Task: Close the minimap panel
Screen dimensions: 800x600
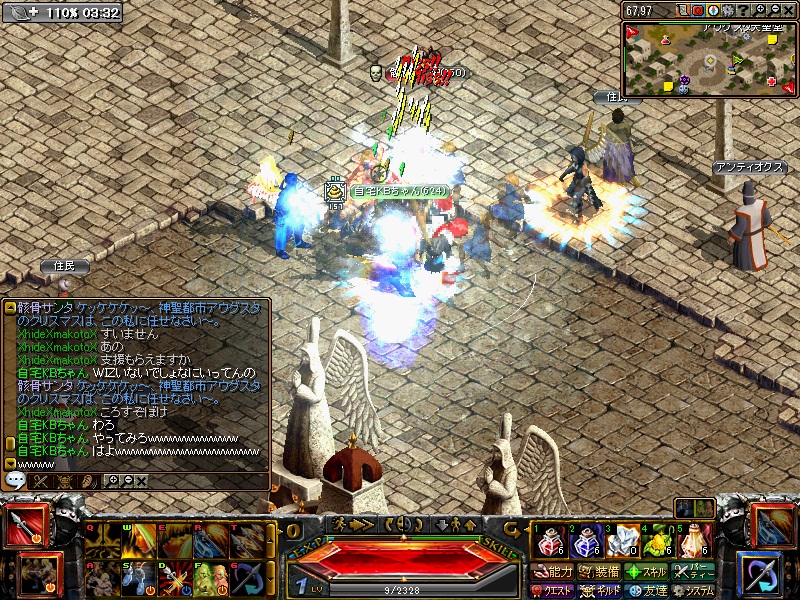Action: tap(789, 10)
